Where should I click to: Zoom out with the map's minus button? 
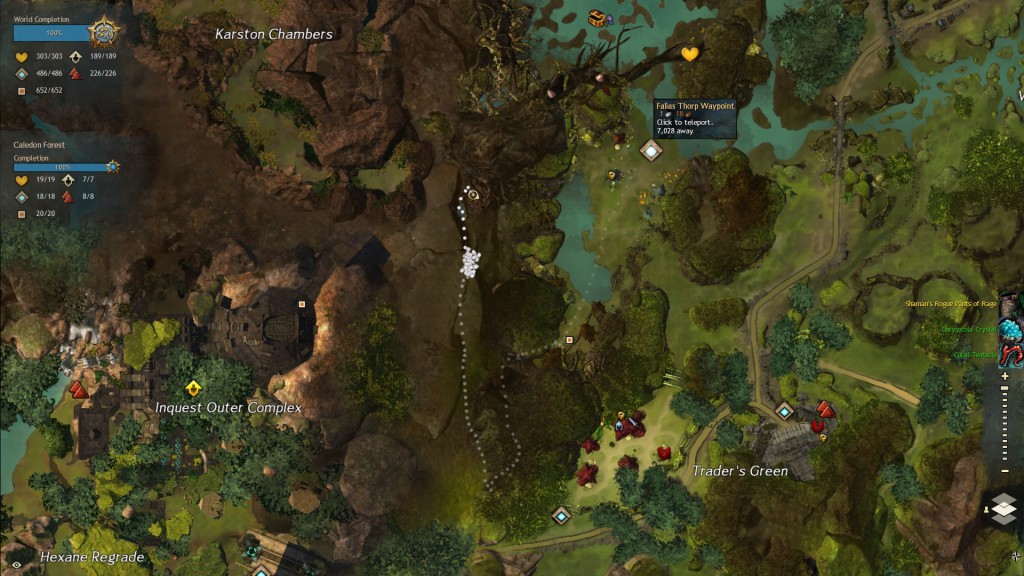1006,471
